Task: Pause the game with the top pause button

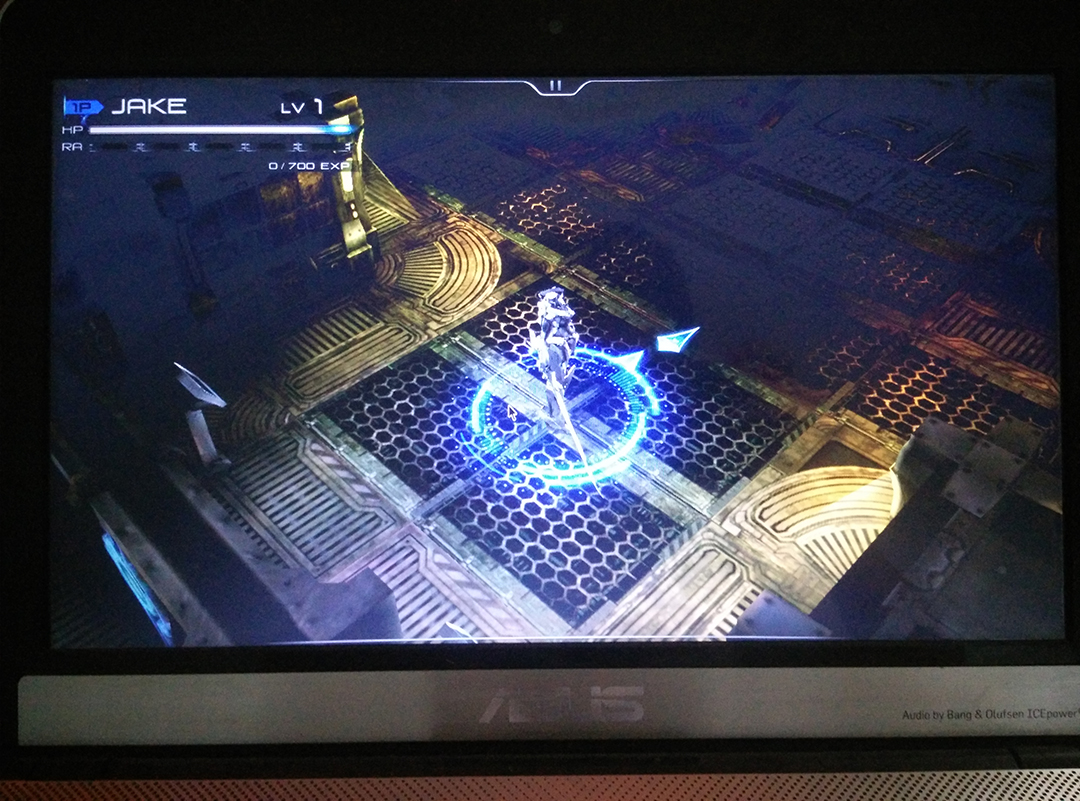Action: pyautogui.click(x=556, y=86)
